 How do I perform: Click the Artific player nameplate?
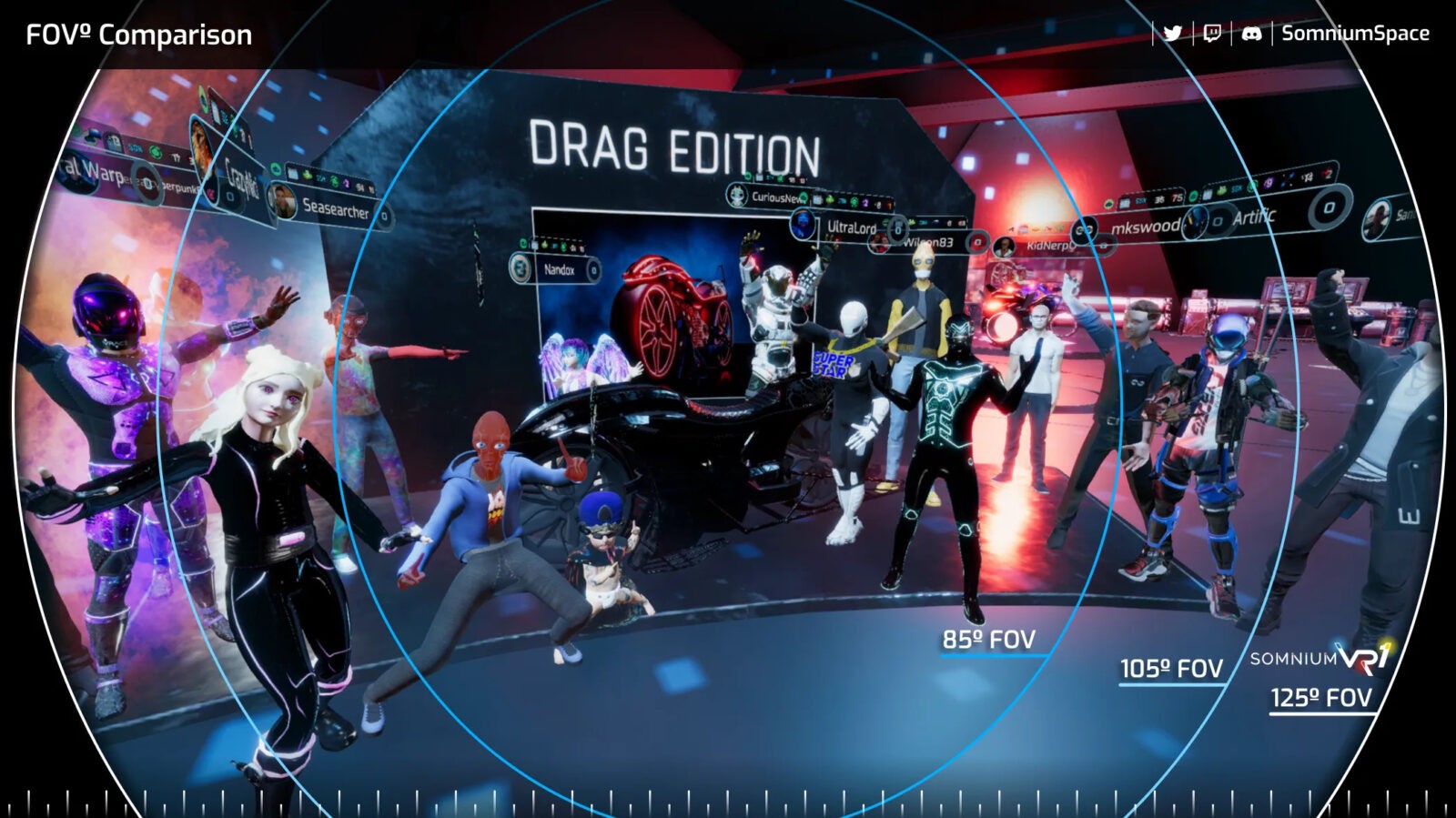[1256, 217]
